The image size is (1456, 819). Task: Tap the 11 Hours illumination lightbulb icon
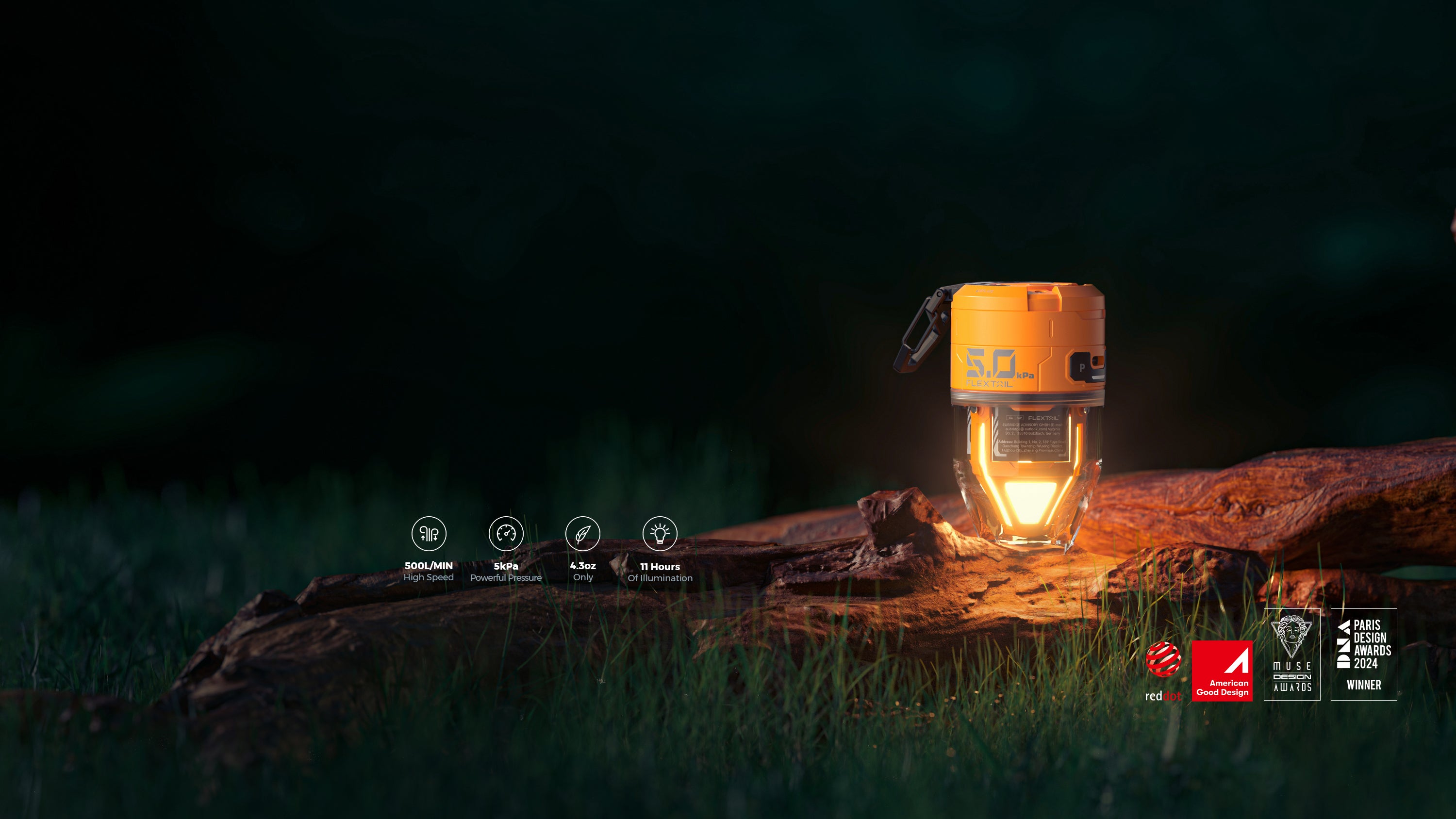tap(660, 533)
